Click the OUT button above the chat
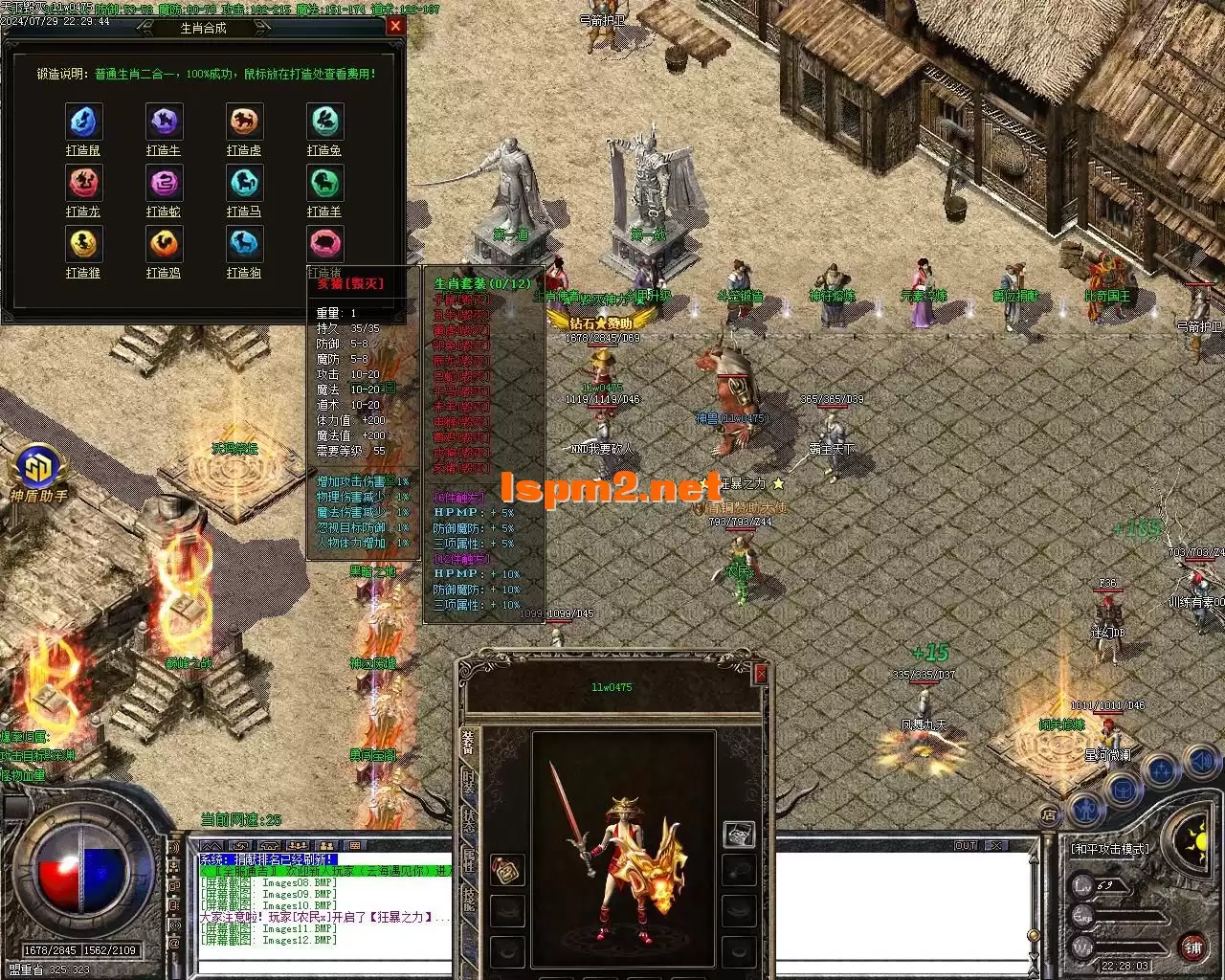The height and width of the screenshot is (980, 1225). 966,846
